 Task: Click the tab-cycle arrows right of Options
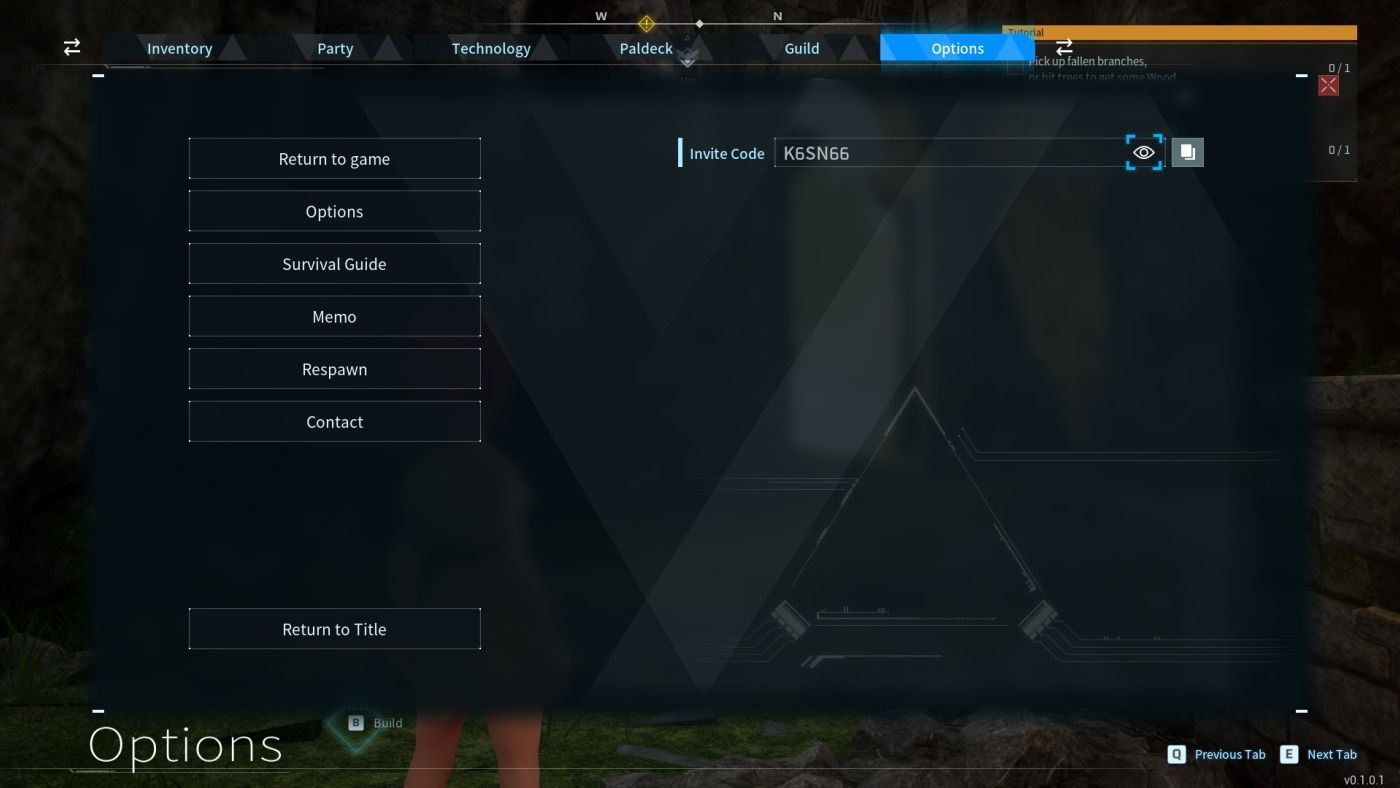point(1064,47)
